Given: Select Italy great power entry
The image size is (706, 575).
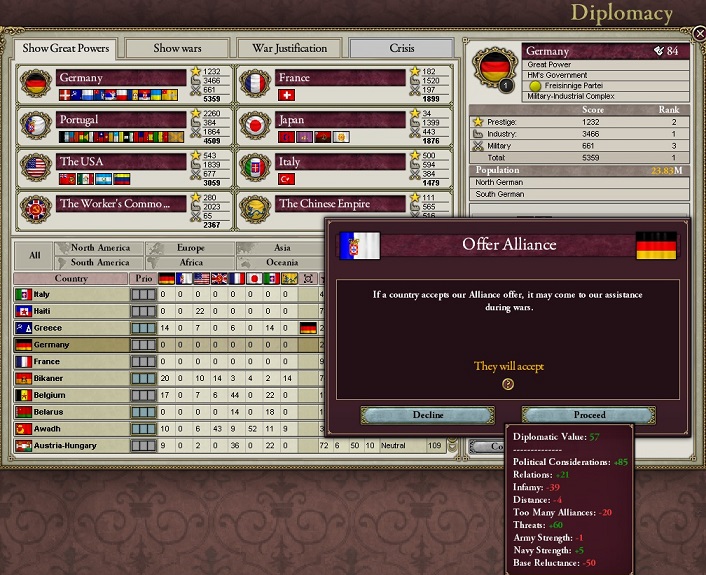Looking at the screenshot, I should 340,162.
